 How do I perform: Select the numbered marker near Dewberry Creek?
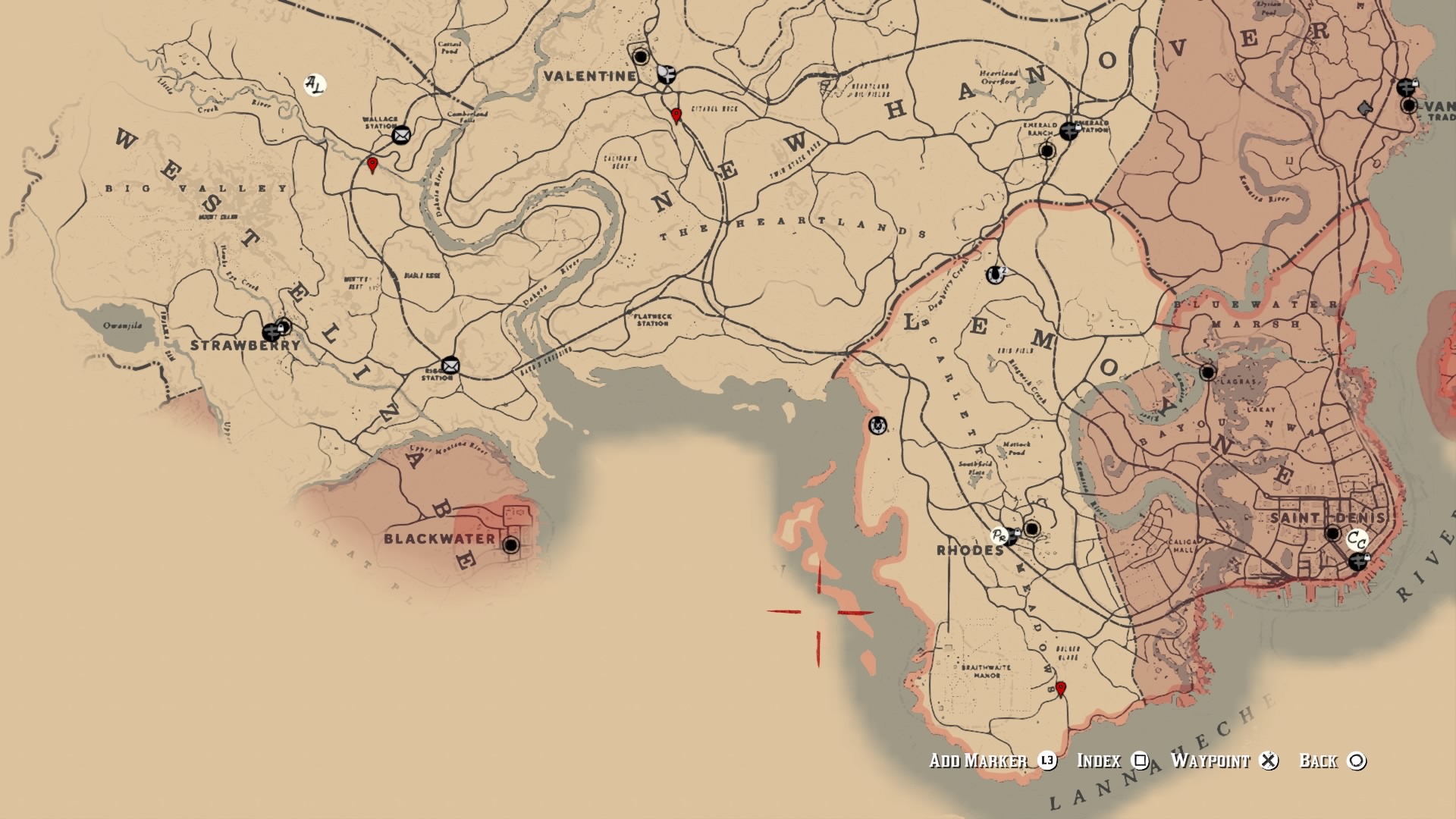click(x=994, y=274)
